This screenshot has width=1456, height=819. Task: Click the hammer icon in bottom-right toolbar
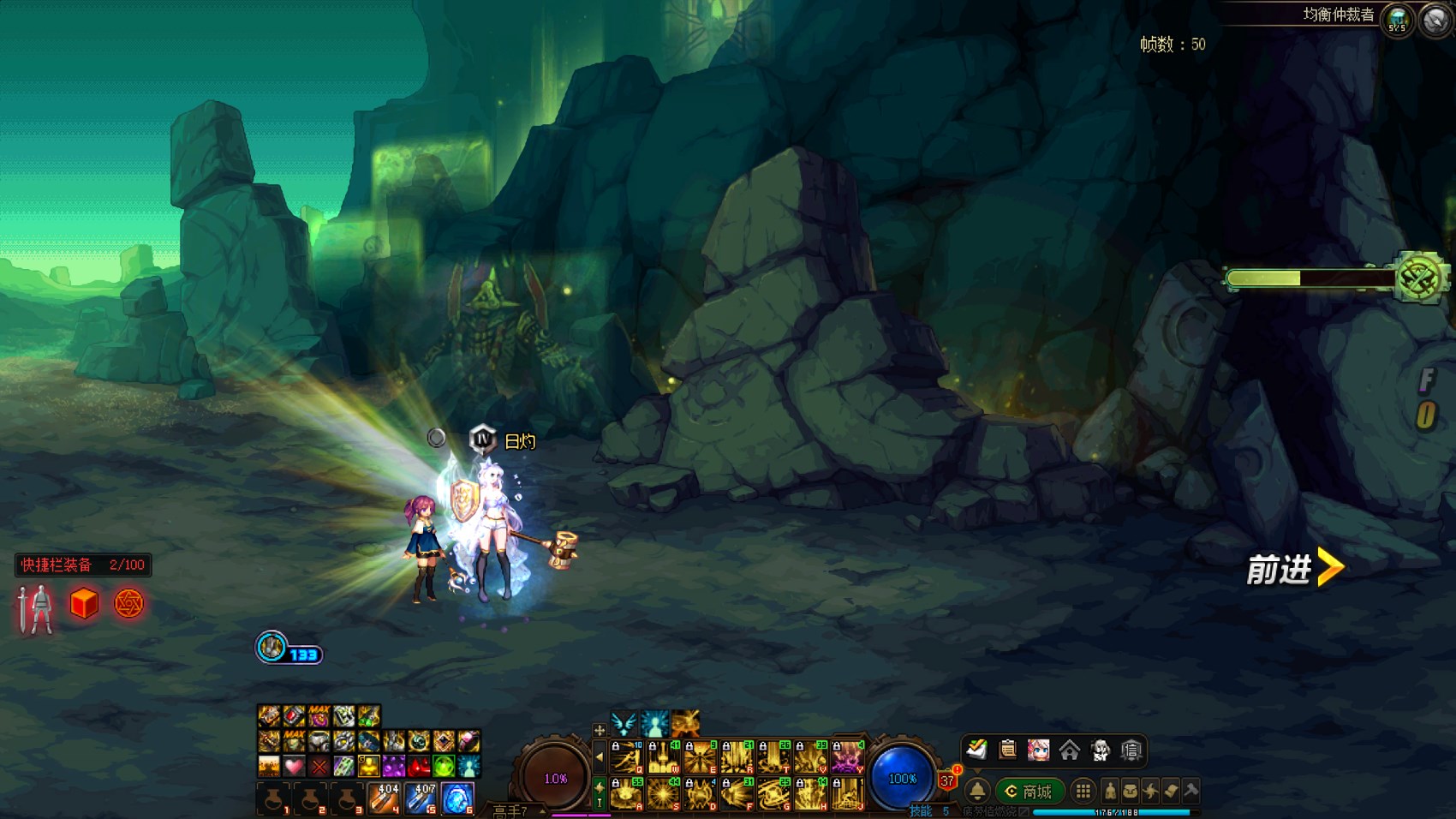pos(1190,790)
